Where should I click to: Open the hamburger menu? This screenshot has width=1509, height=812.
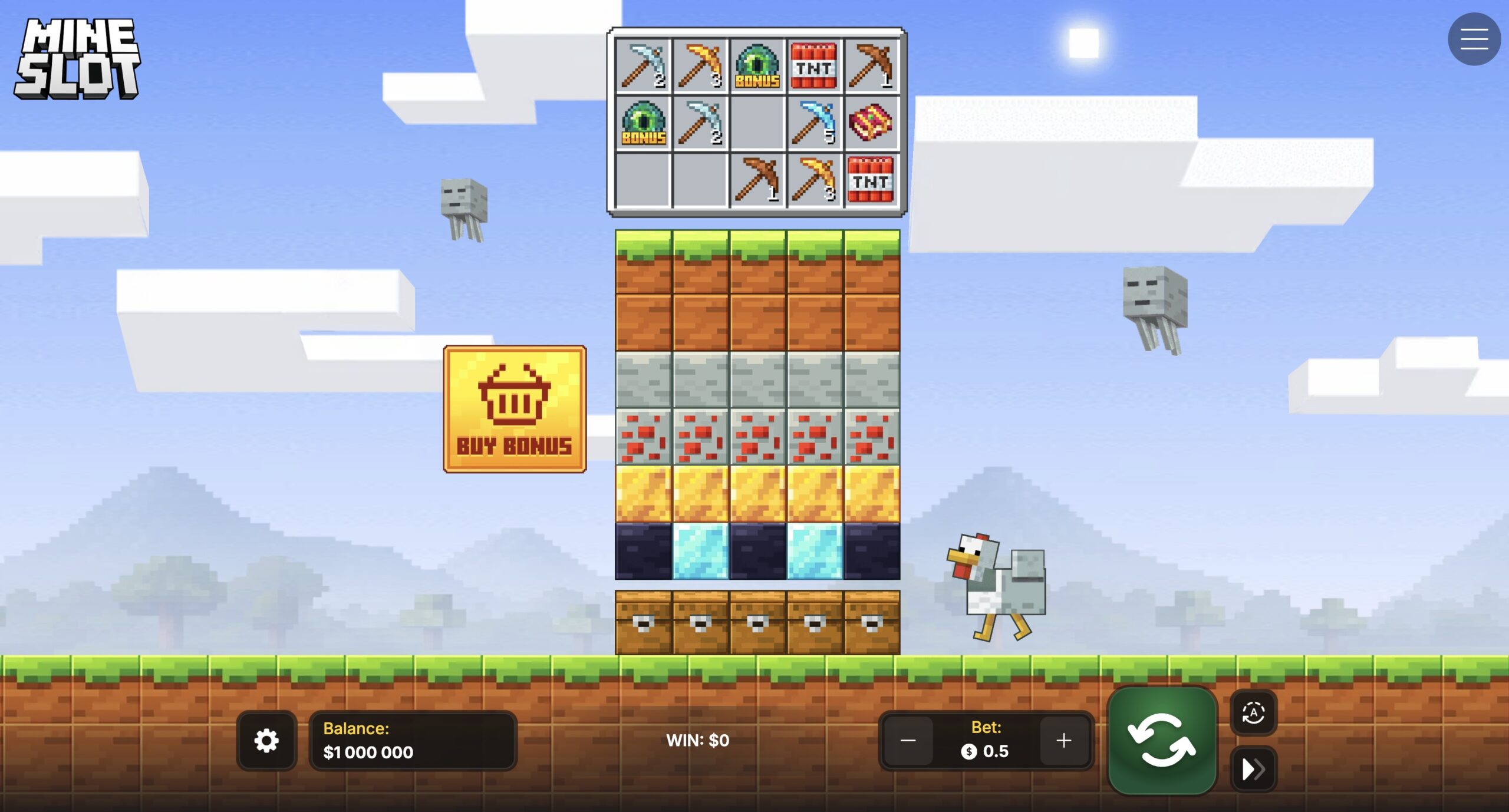1474,39
